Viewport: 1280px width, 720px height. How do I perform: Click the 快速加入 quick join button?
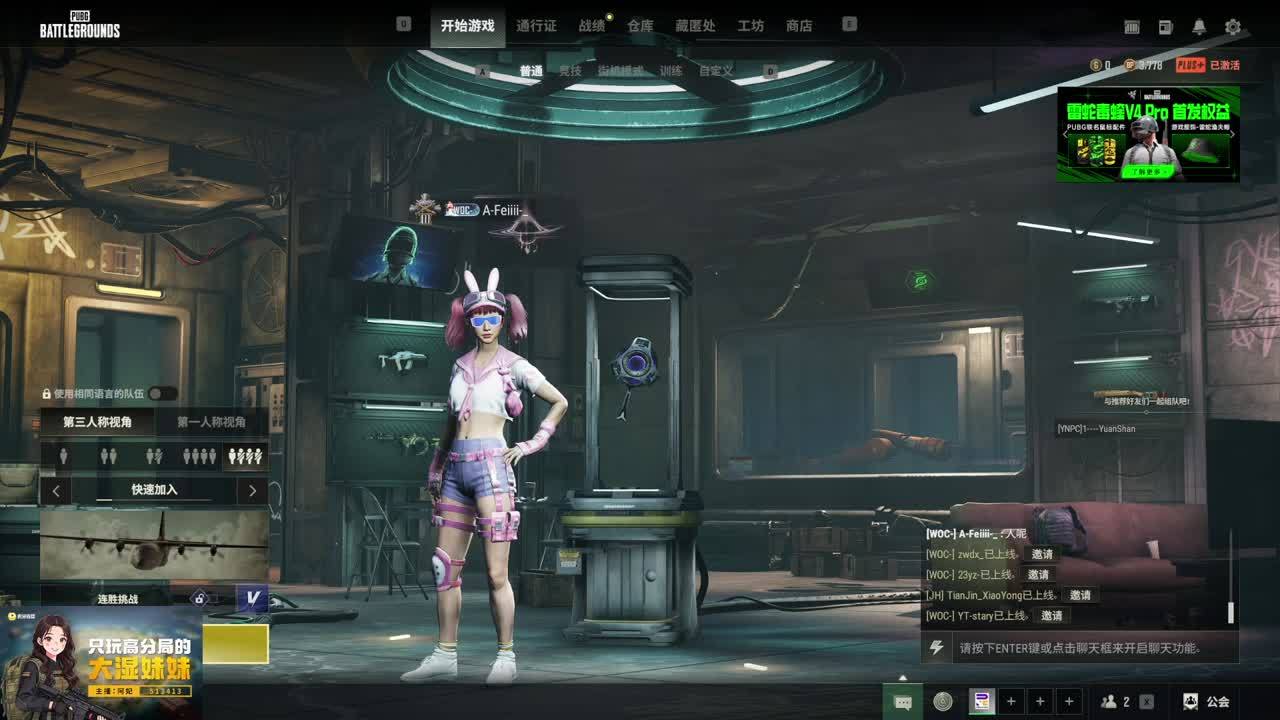[154, 490]
